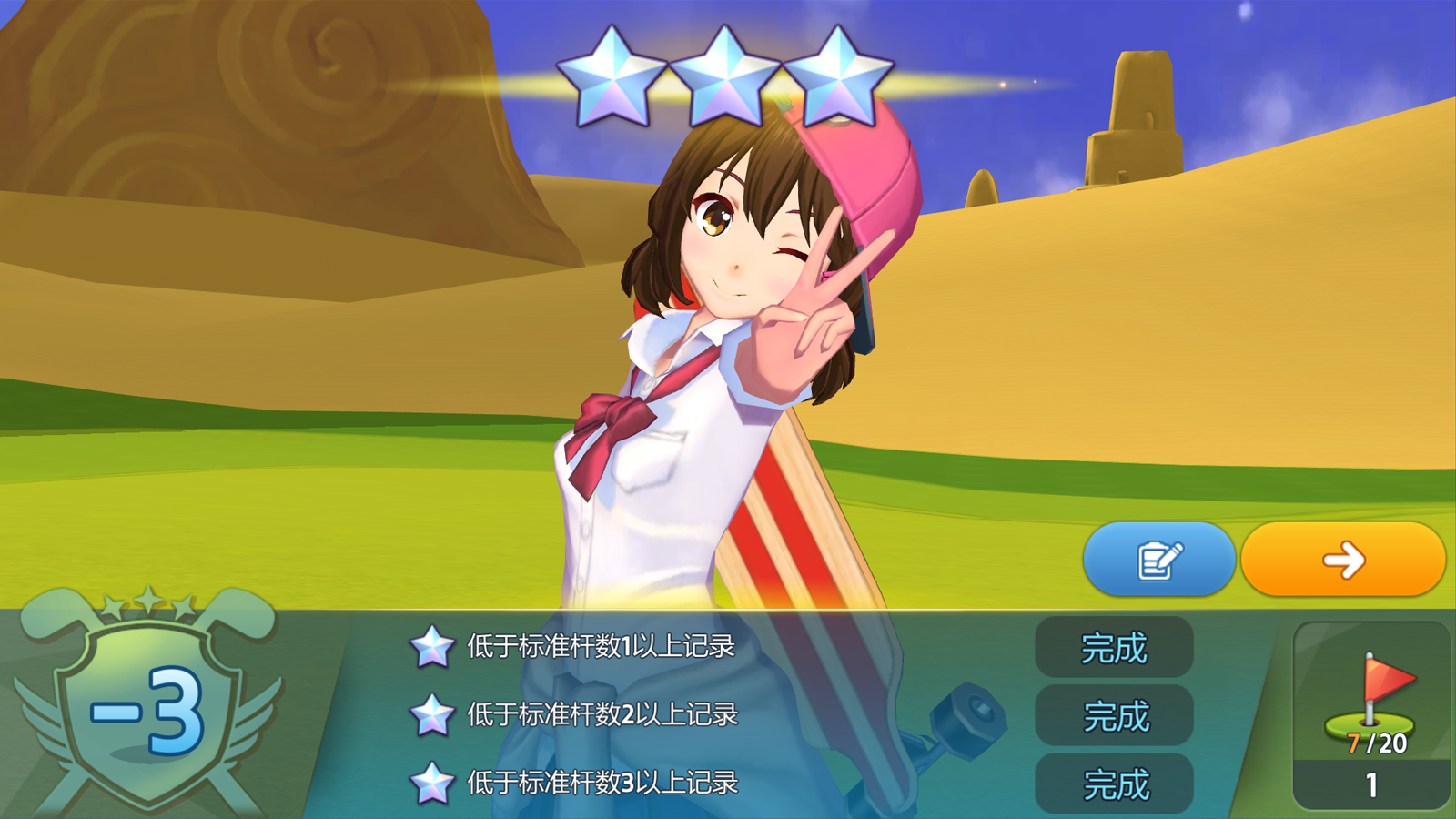This screenshot has height=819, width=1456.
Task: Select mission text 低于标准杆数2以上记录
Action: (x=601, y=716)
